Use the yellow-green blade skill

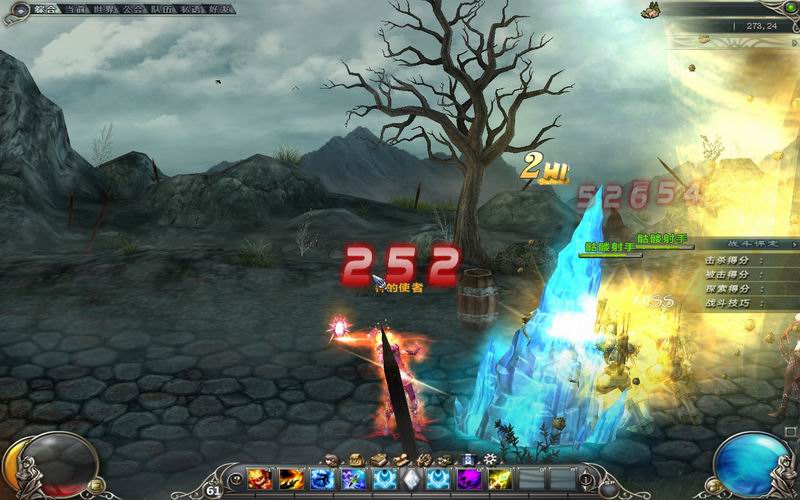tap(500, 480)
